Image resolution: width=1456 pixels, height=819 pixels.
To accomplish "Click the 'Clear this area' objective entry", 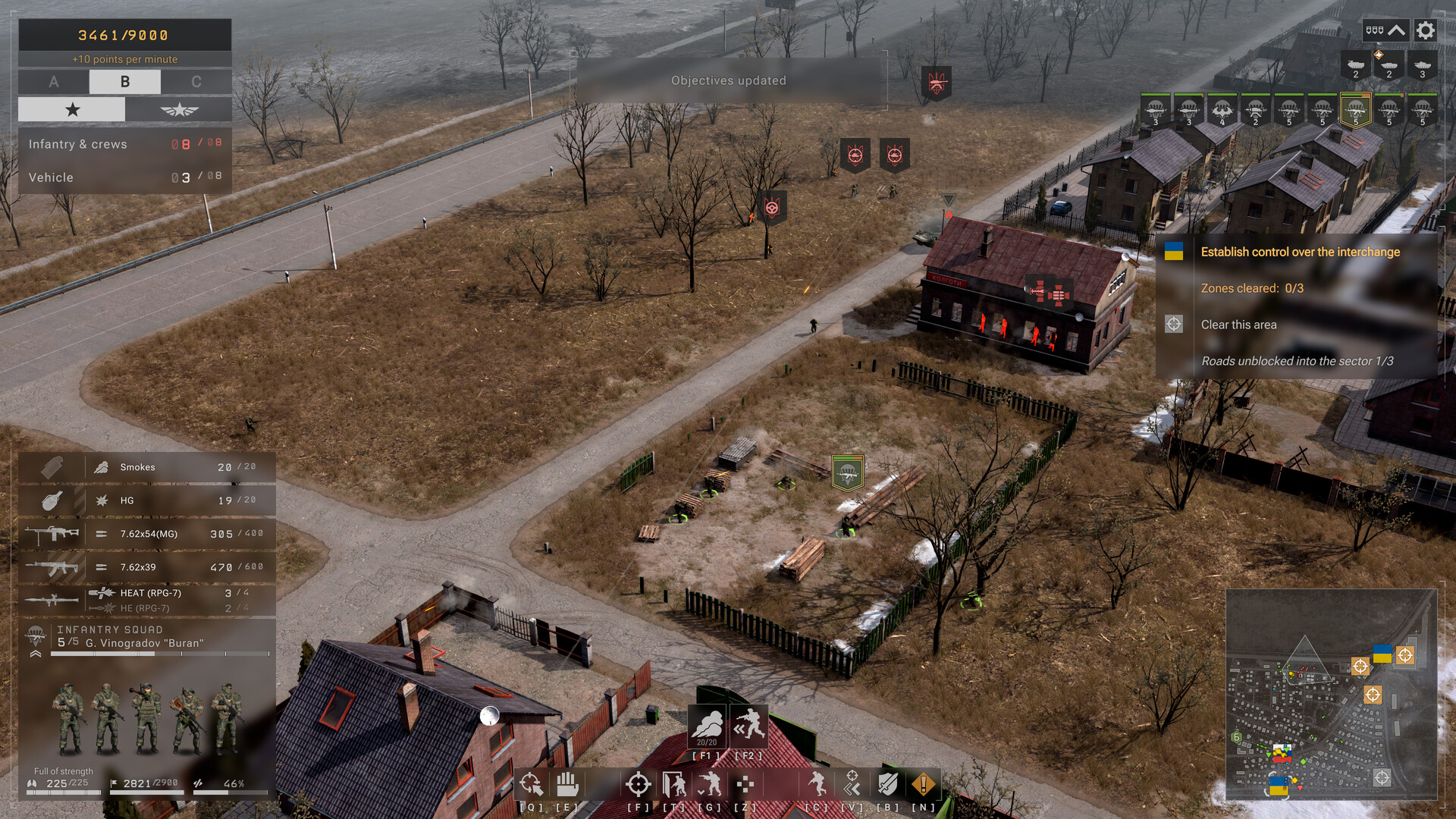I will pyautogui.click(x=1239, y=324).
